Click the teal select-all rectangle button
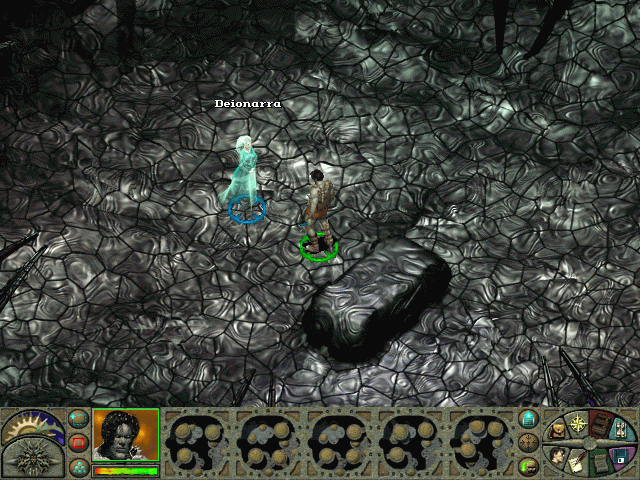 (x=79, y=419)
